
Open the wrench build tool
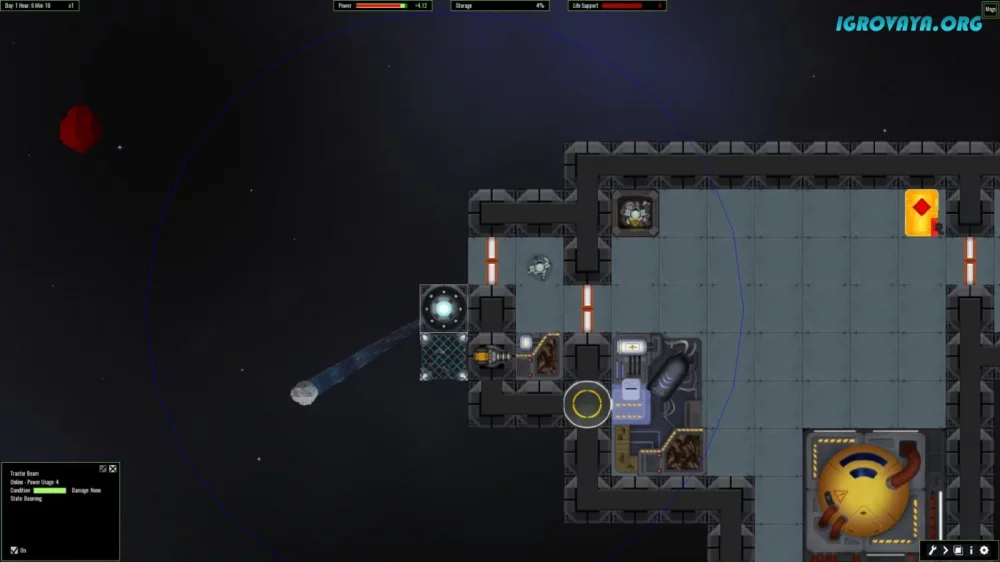pyautogui.click(x=932, y=550)
